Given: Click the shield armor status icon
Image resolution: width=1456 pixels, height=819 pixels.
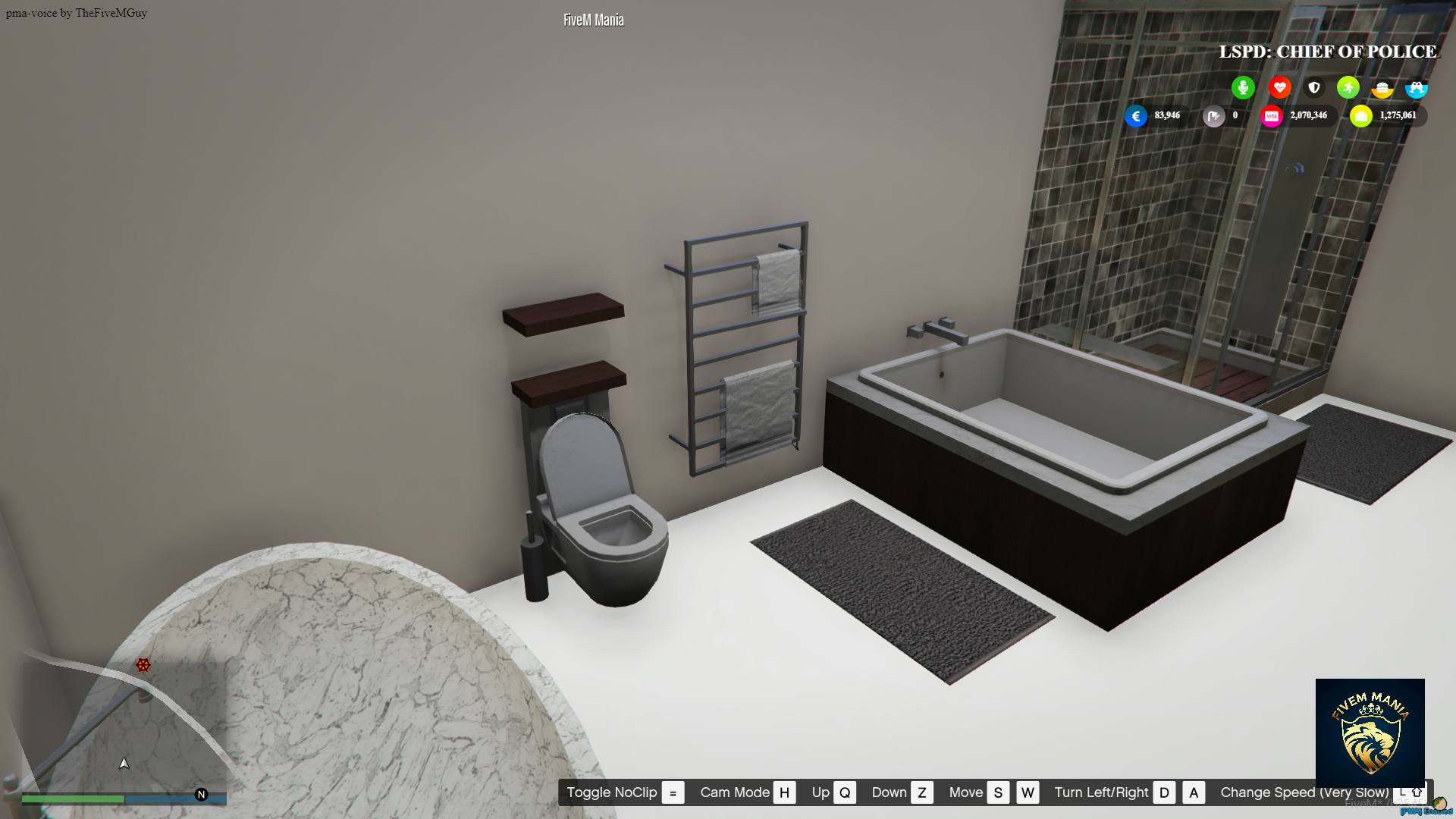Looking at the screenshot, I should (x=1313, y=87).
